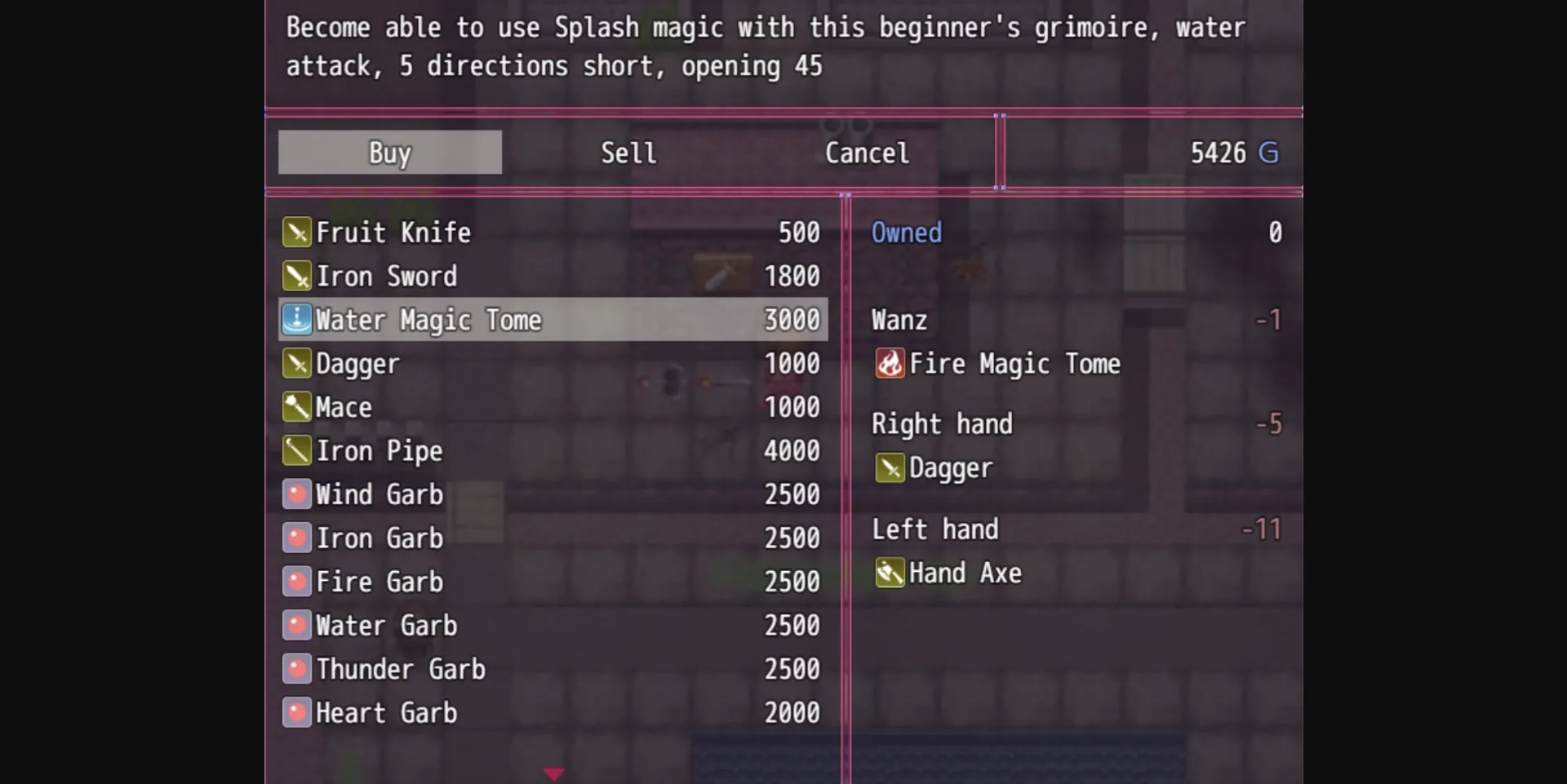Image resolution: width=1567 pixels, height=784 pixels.
Task: Click the Wind Garb armor icon
Action: (296, 494)
